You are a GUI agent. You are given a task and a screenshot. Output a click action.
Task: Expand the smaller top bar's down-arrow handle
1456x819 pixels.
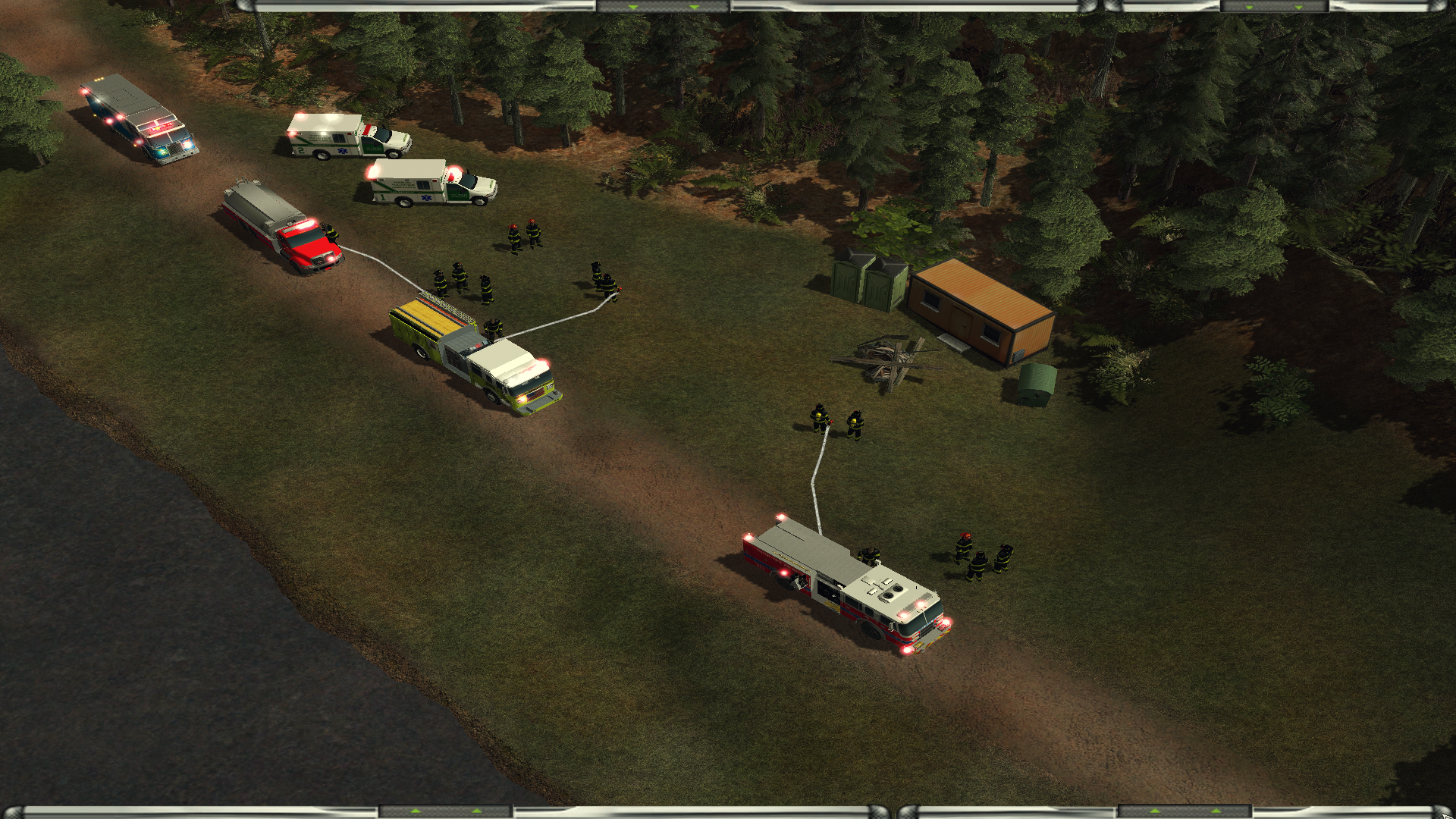pyautogui.click(x=1275, y=6)
